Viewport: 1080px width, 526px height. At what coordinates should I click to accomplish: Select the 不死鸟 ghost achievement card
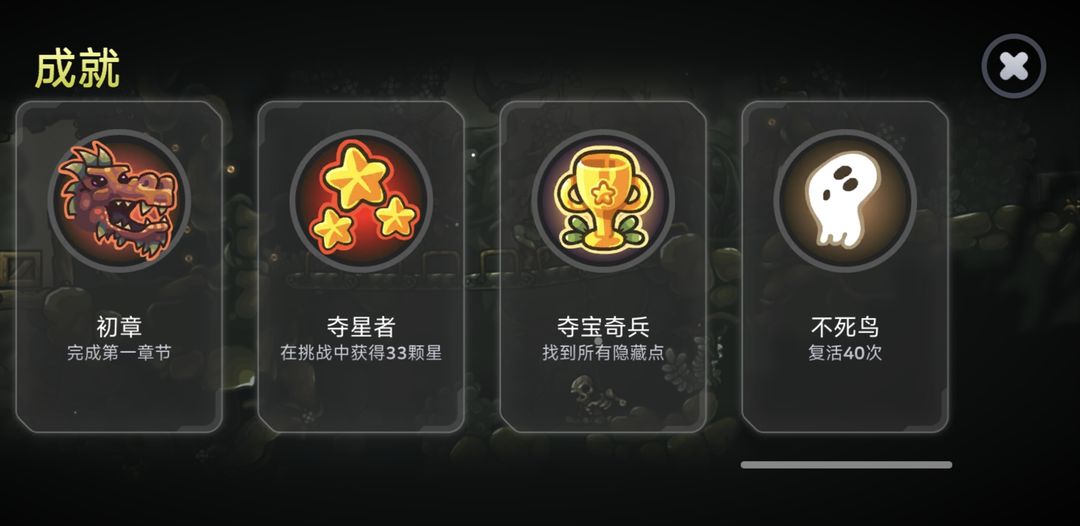pyautogui.click(x=845, y=266)
